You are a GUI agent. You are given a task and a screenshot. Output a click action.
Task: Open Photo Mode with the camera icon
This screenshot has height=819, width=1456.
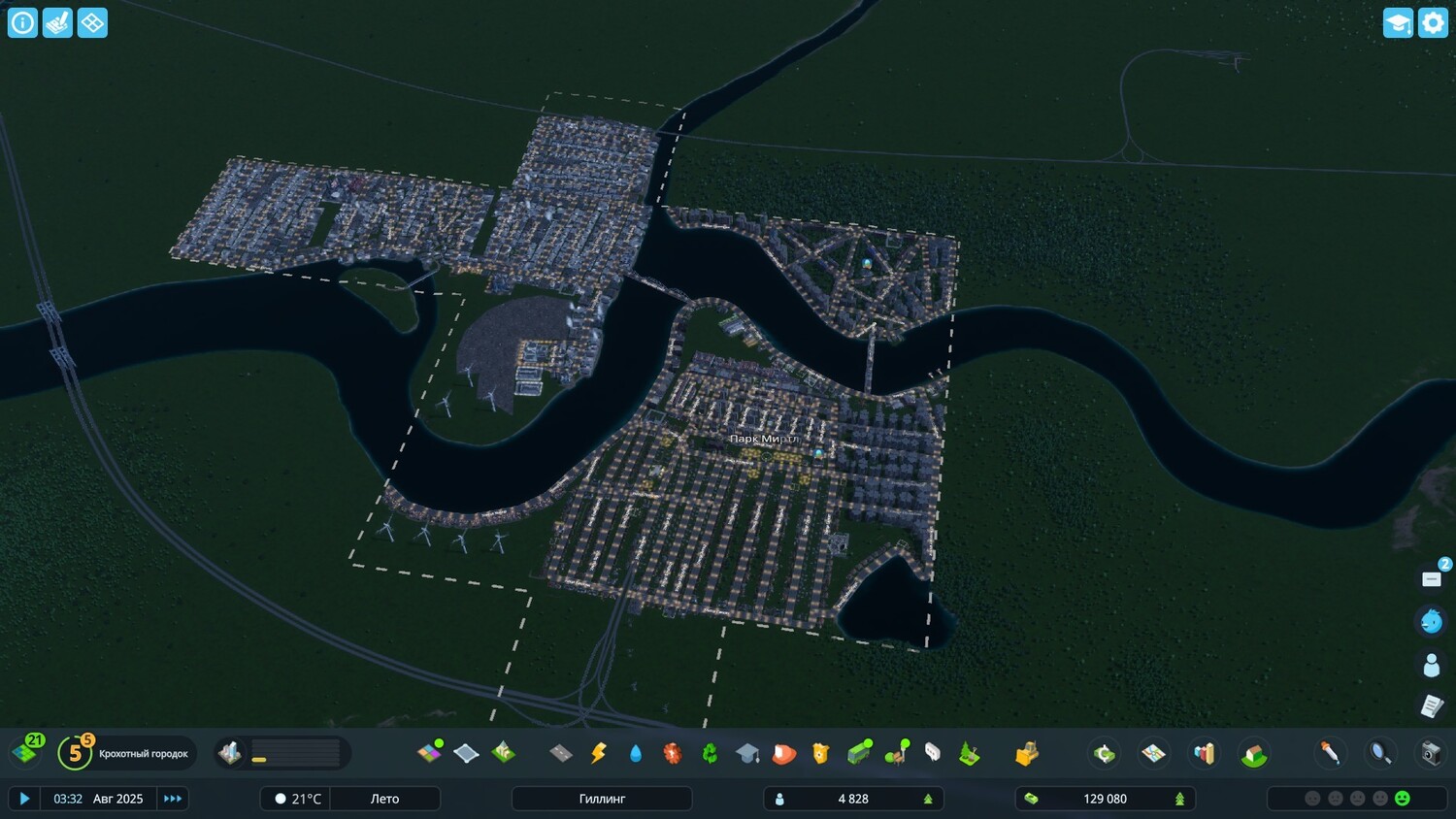[1432, 752]
